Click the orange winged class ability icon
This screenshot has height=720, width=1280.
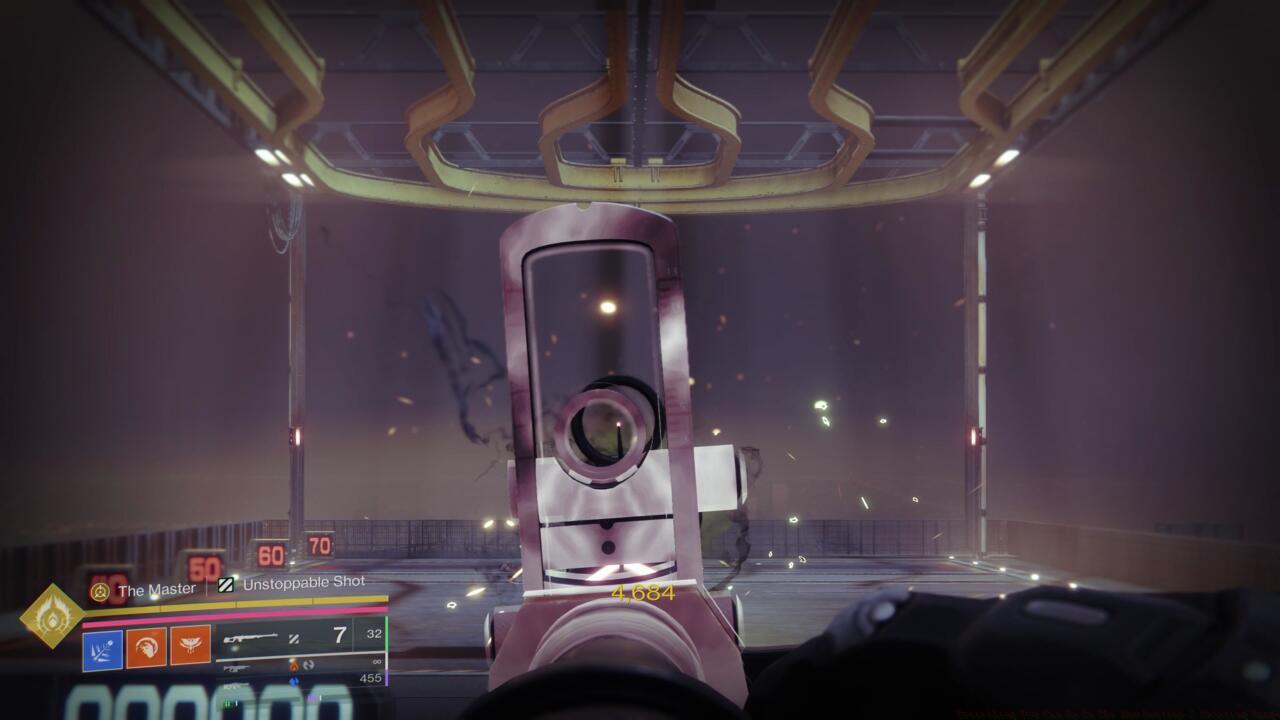(190, 646)
